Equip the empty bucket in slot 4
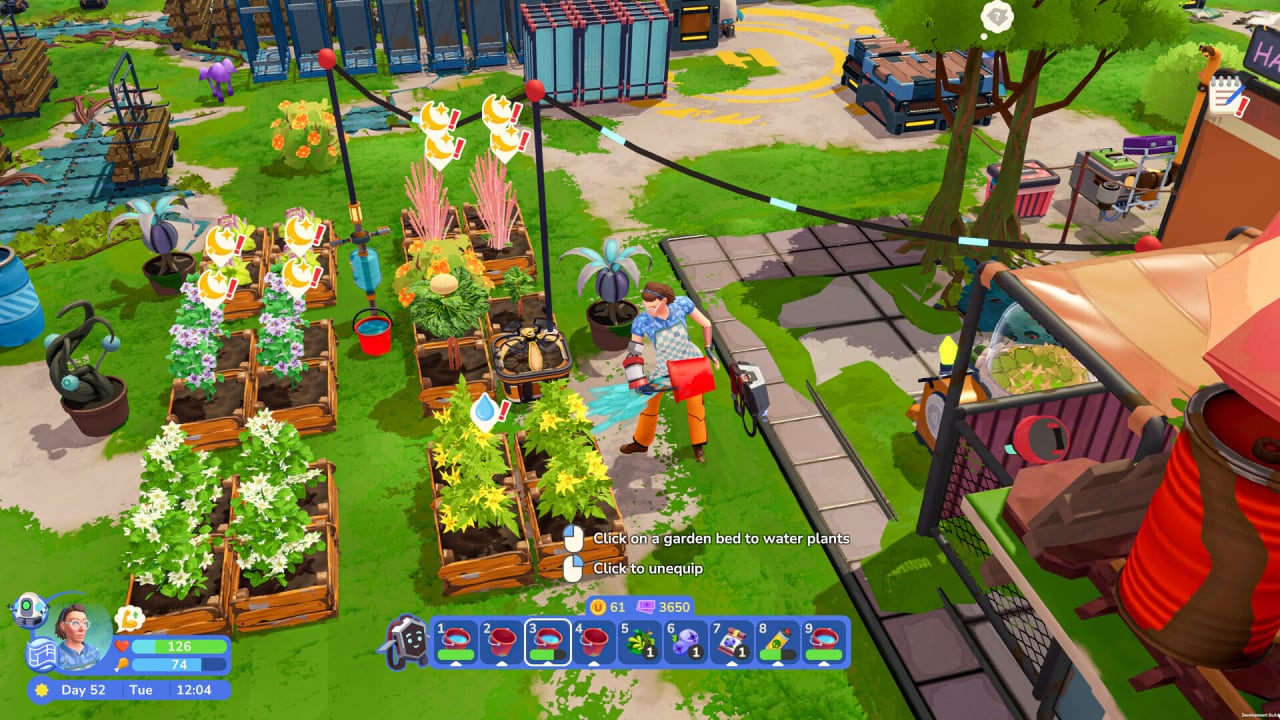Image resolution: width=1280 pixels, height=720 pixels. pos(594,641)
